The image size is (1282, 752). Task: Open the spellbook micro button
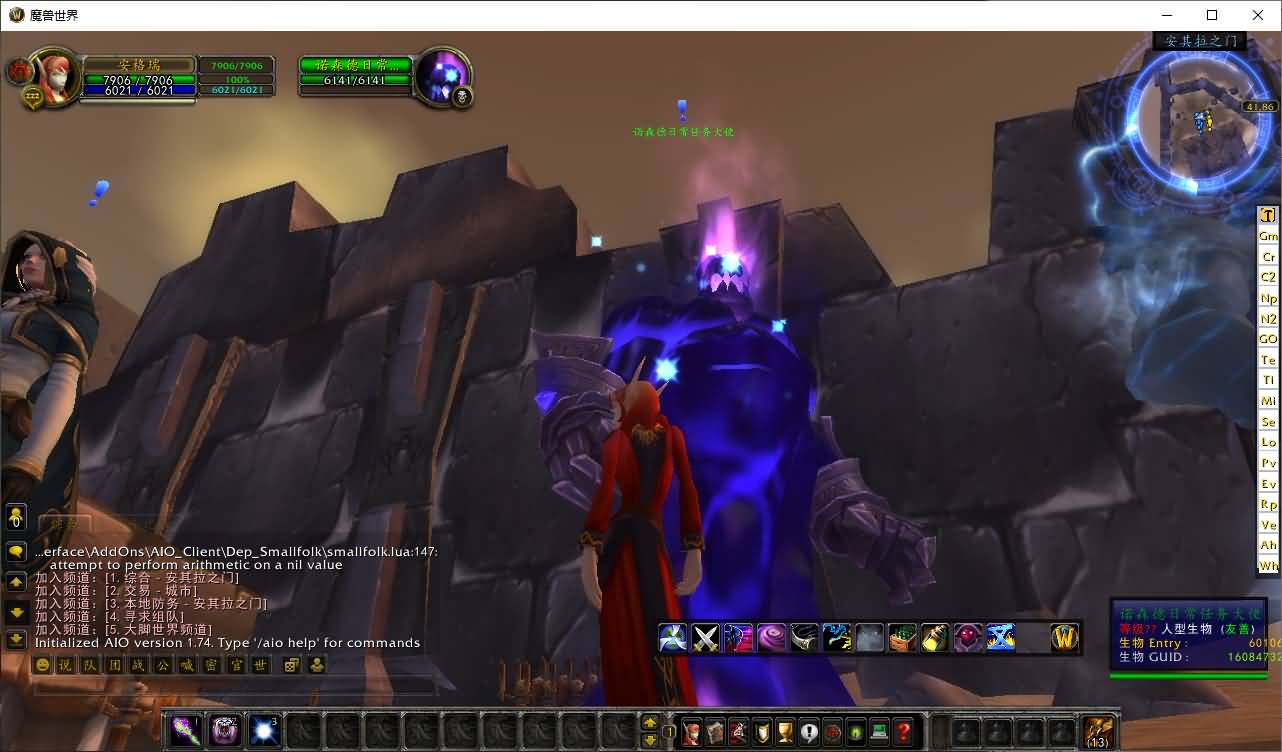tap(715, 732)
